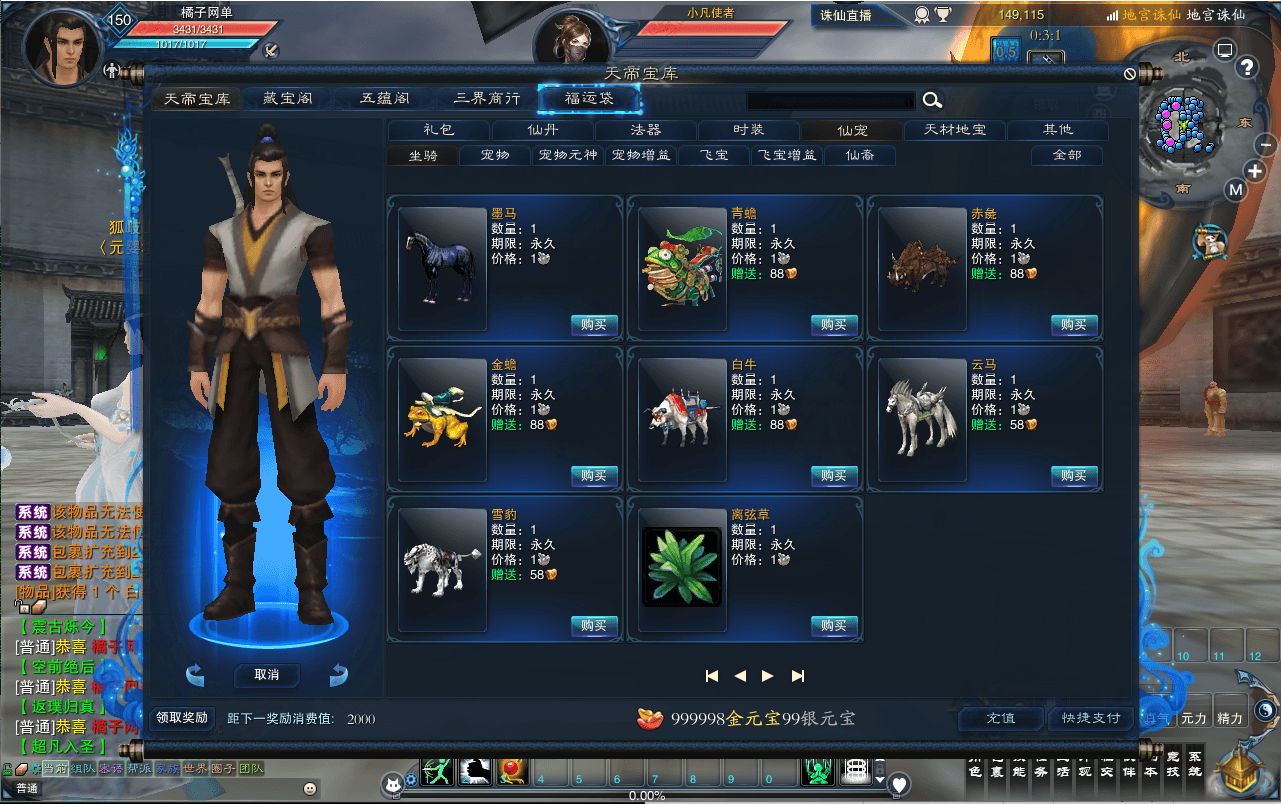Viewport: 1281px width, 804px height.
Task: Select the 飞宝 subcategory
Action: coord(714,155)
